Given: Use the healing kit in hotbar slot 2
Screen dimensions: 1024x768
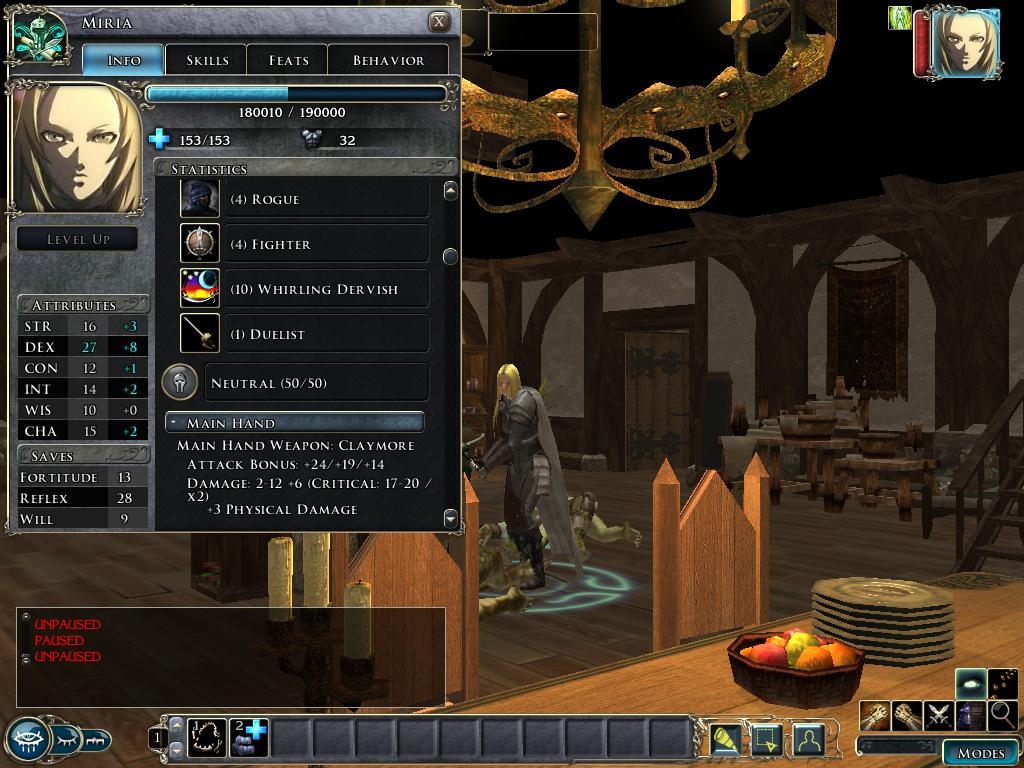Looking at the screenshot, I should click(x=249, y=738).
